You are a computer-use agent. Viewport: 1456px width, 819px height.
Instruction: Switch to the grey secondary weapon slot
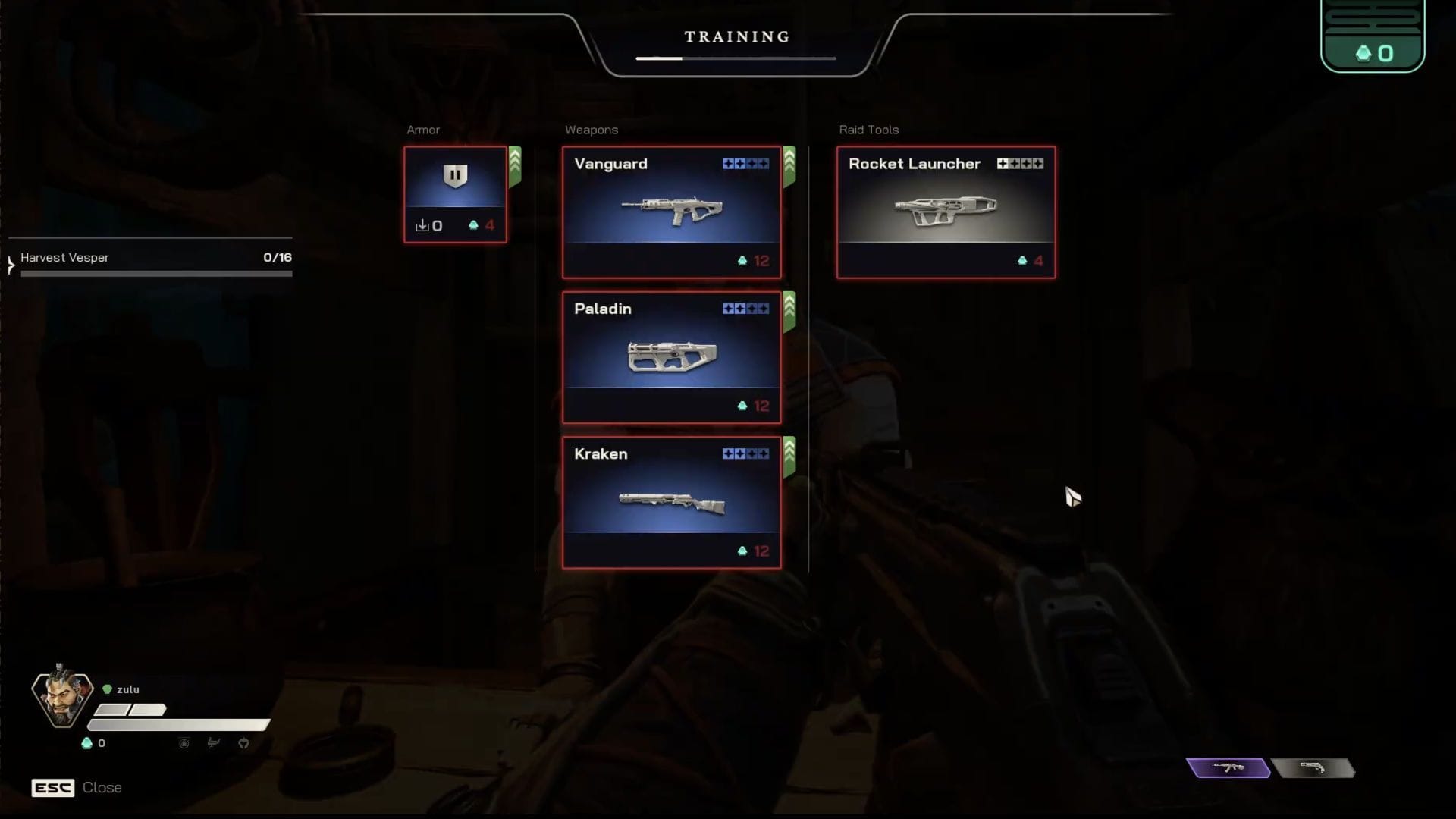pyautogui.click(x=1313, y=768)
